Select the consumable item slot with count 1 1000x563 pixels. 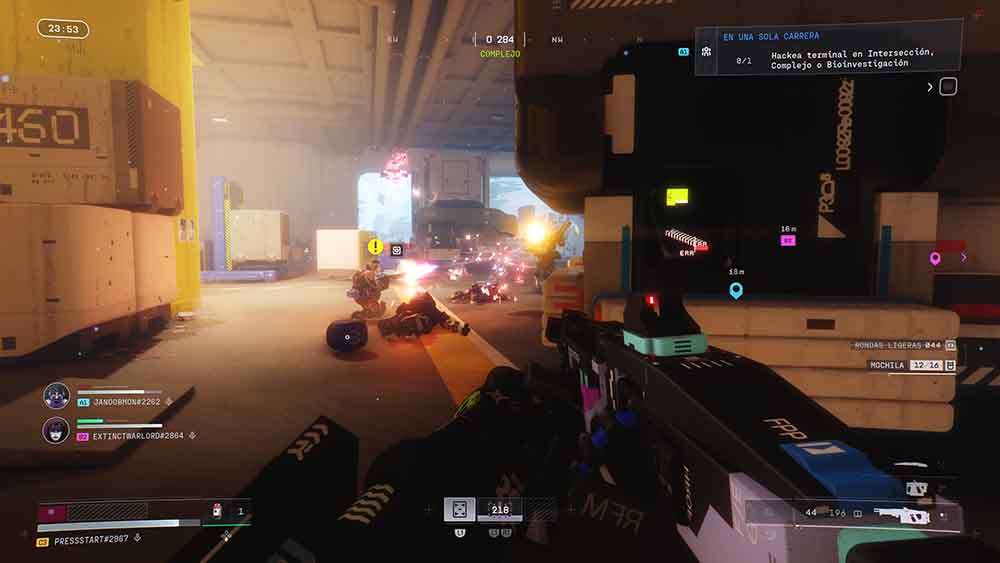tap(227, 512)
